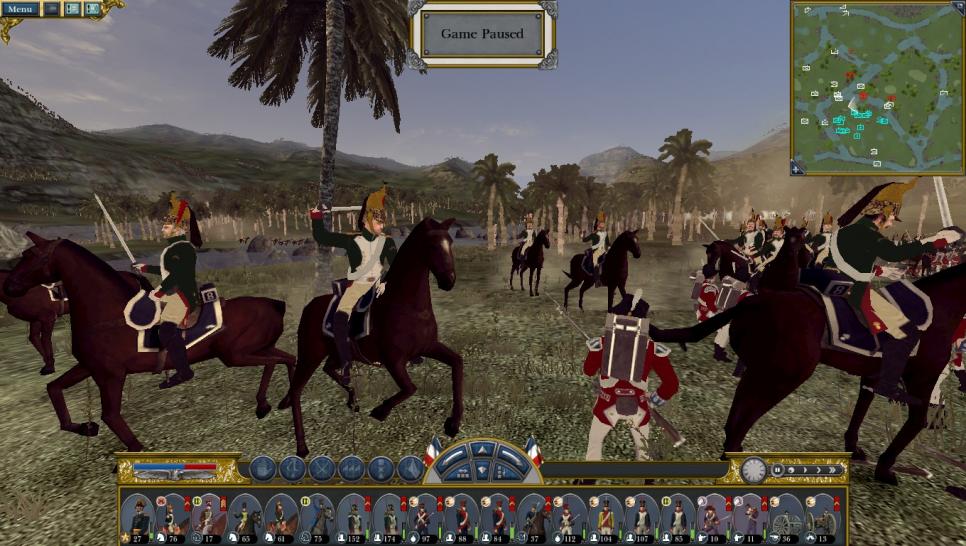Open the Menu button

click(x=20, y=9)
